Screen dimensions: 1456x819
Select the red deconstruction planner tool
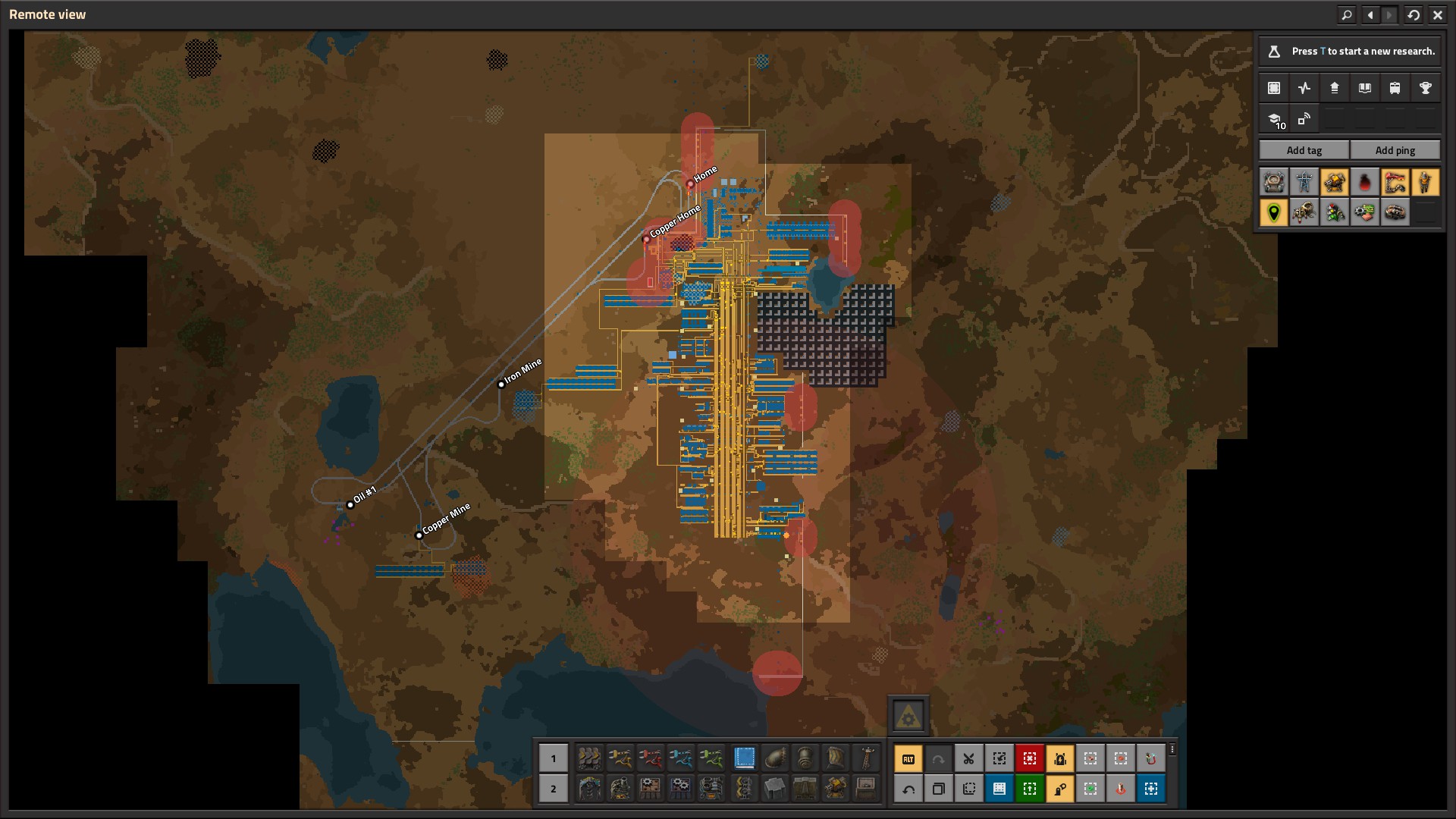coord(1029,758)
